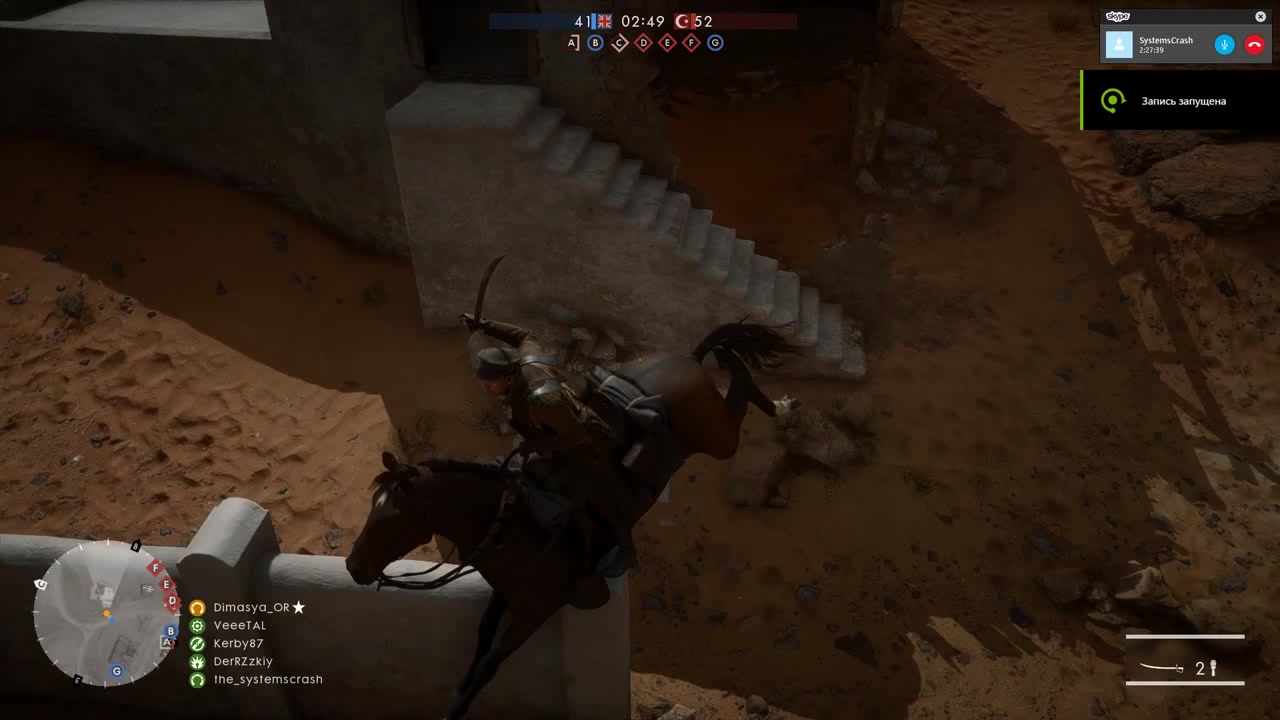This screenshot has height=720, width=1280.
Task: Click the contested objective C diamond icon
Action: [619, 43]
